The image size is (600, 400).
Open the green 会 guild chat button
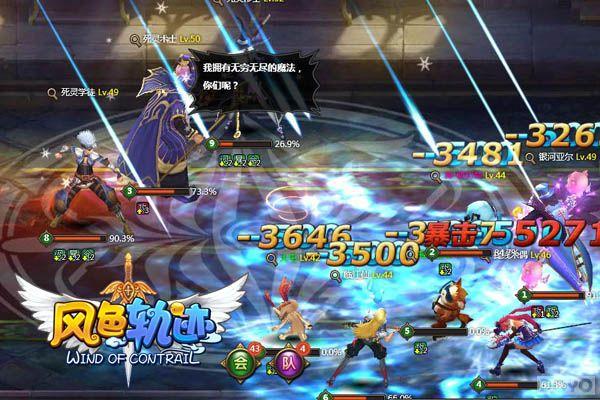click(x=240, y=362)
